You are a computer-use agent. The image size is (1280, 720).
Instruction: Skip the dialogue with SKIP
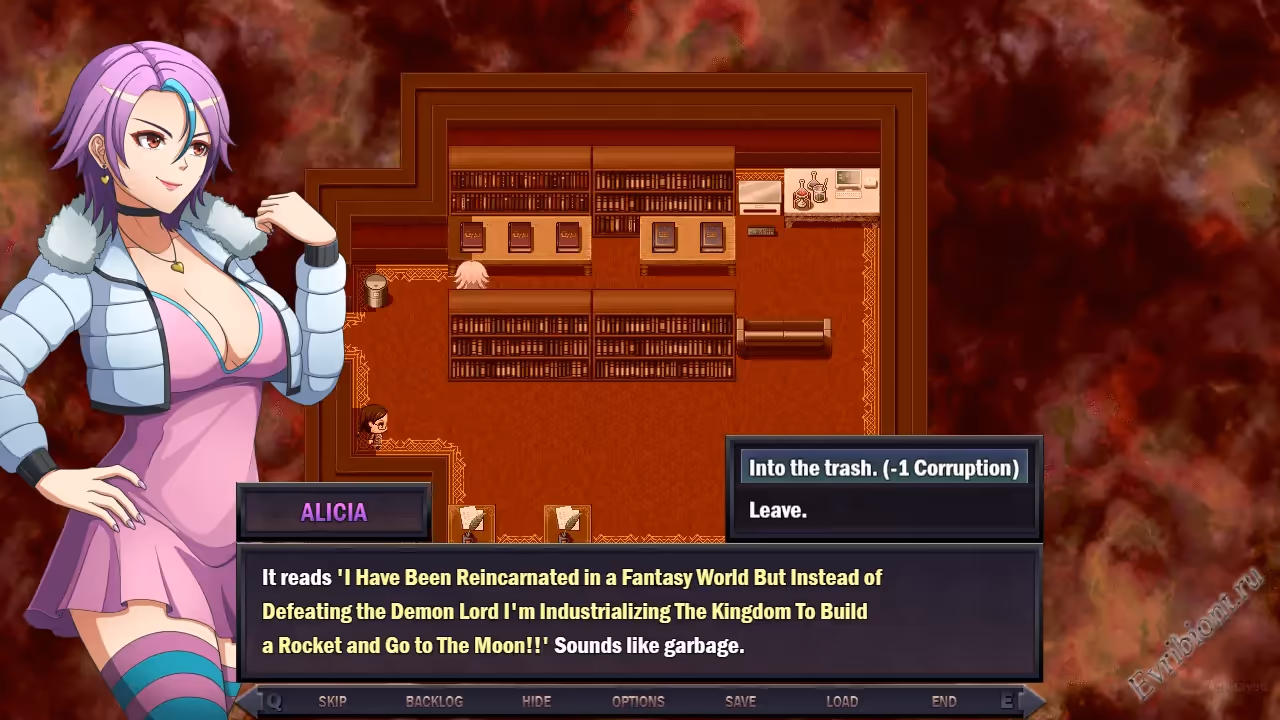332,701
